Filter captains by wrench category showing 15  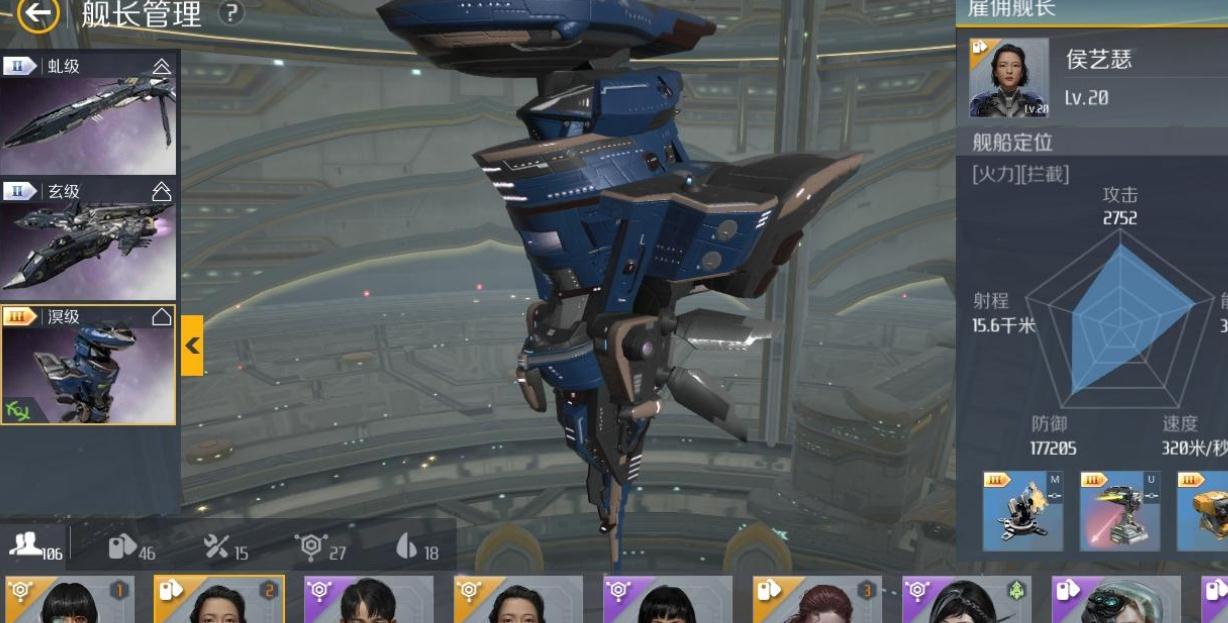226,546
